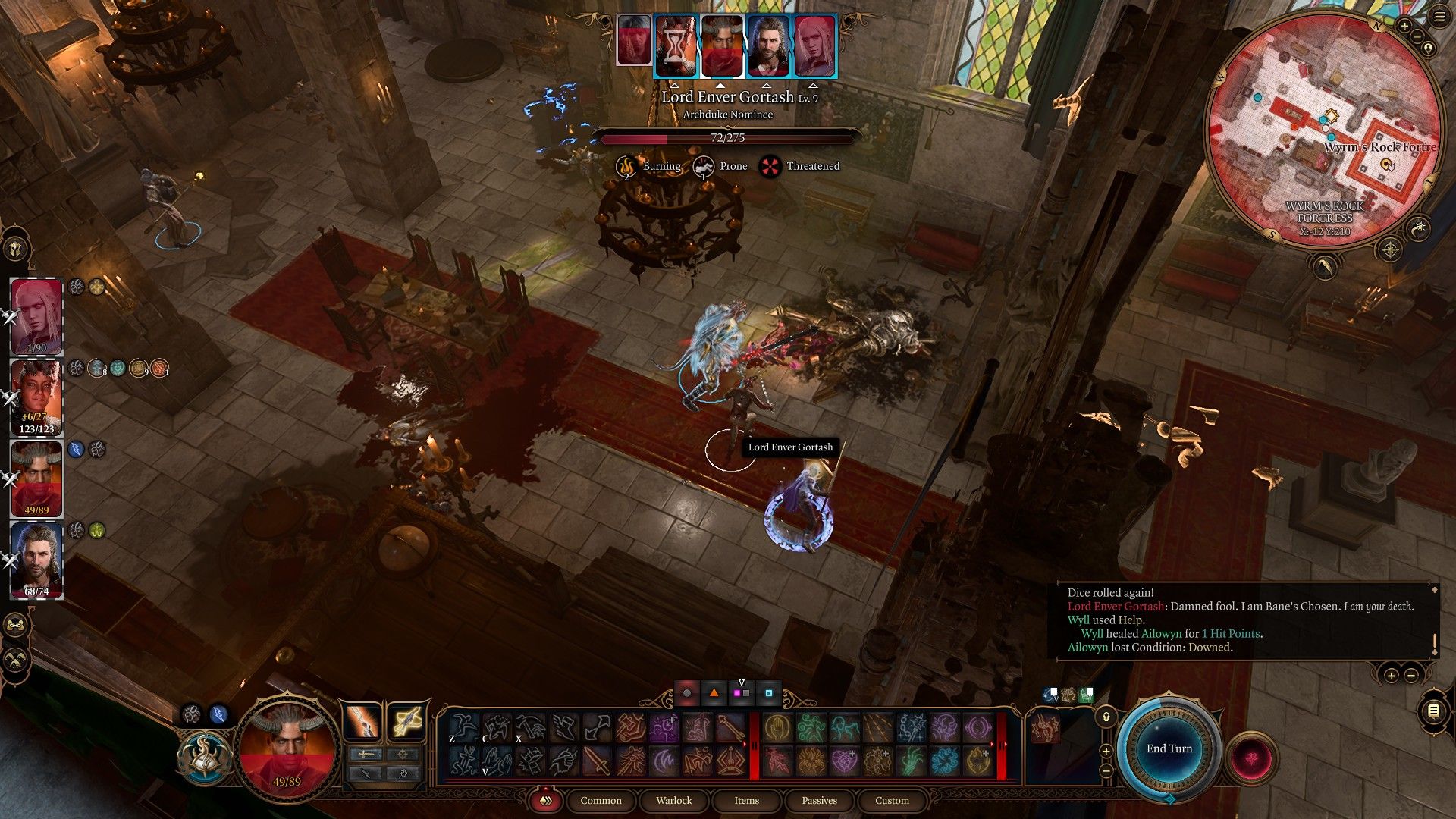Use the sword main-hand attack action
The height and width of the screenshot is (819, 1456).
click(596, 761)
